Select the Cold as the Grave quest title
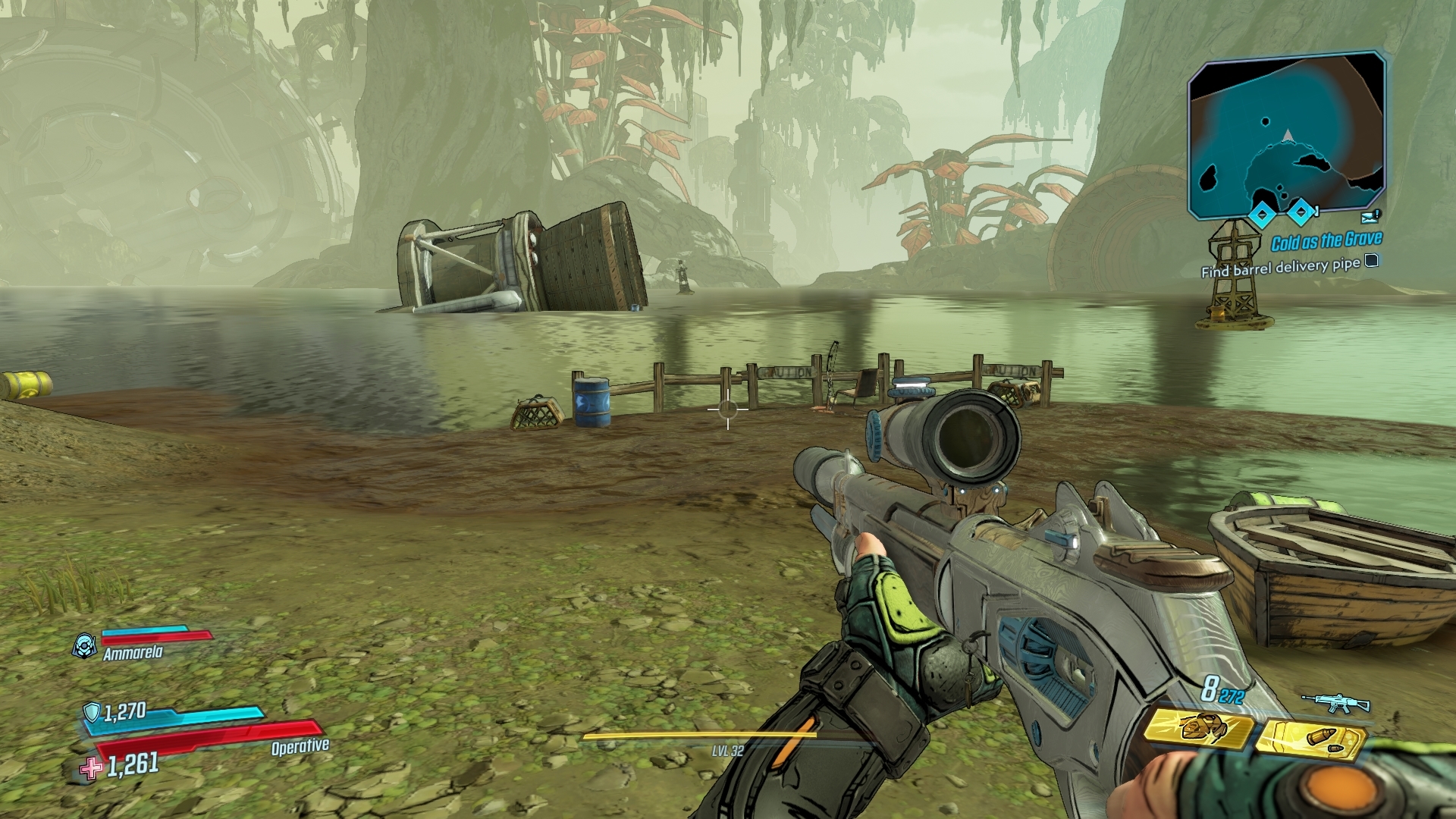 point(1326,242)
